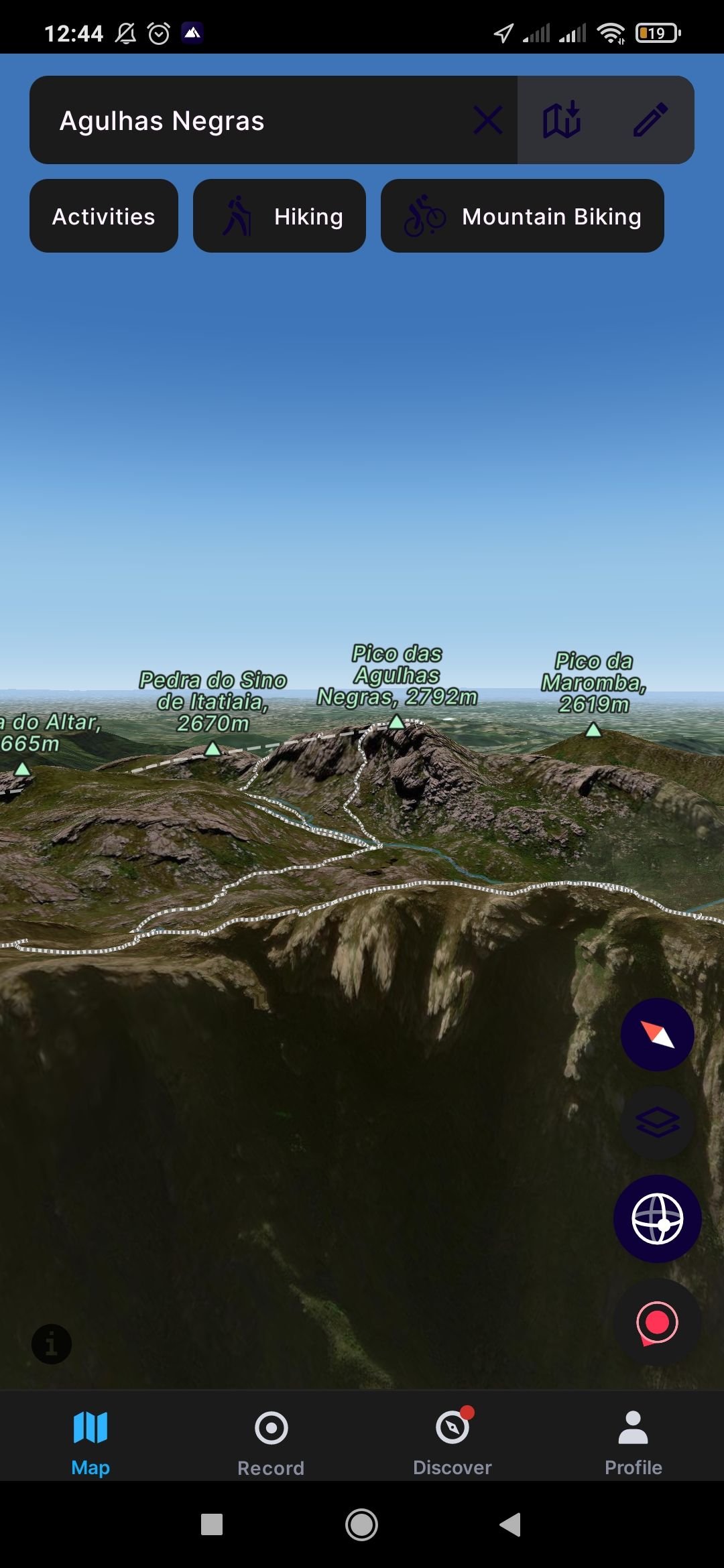724x1568 pixels.
Task: Select the Hiking activity chip
Action: click(280, 216)
